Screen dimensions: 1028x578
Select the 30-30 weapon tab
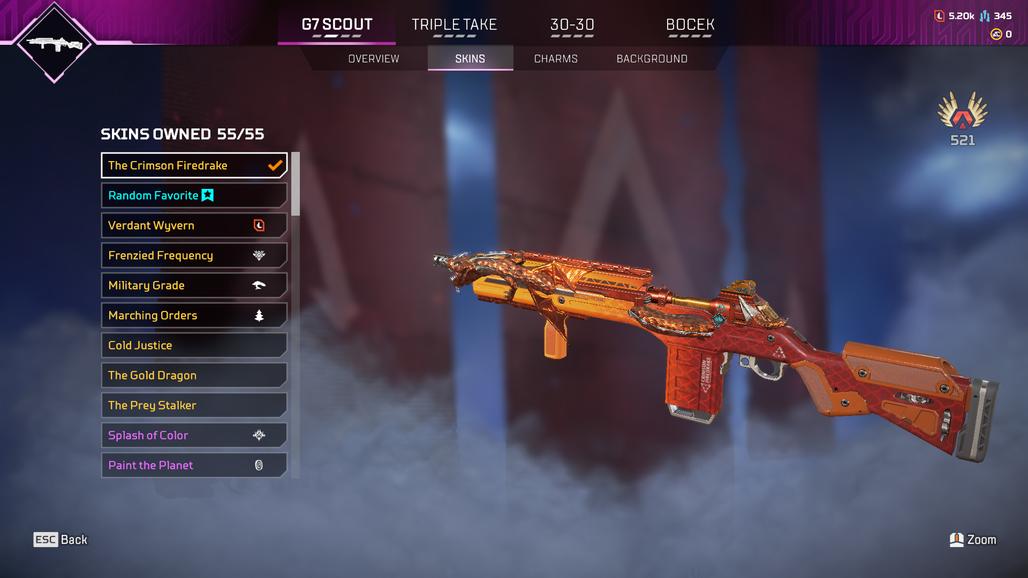click(572, 25)
